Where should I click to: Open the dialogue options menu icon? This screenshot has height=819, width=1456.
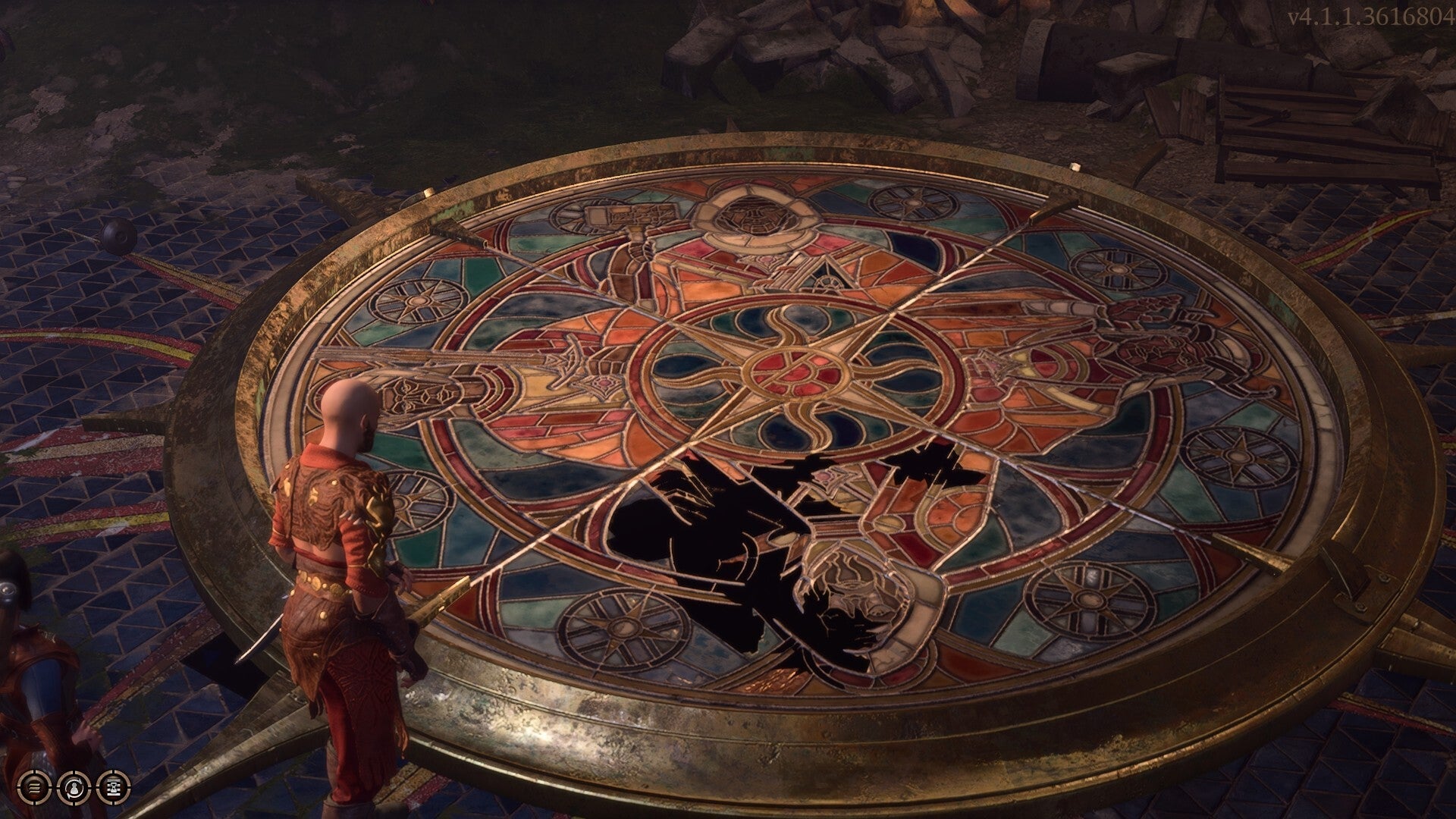(34, 789)
